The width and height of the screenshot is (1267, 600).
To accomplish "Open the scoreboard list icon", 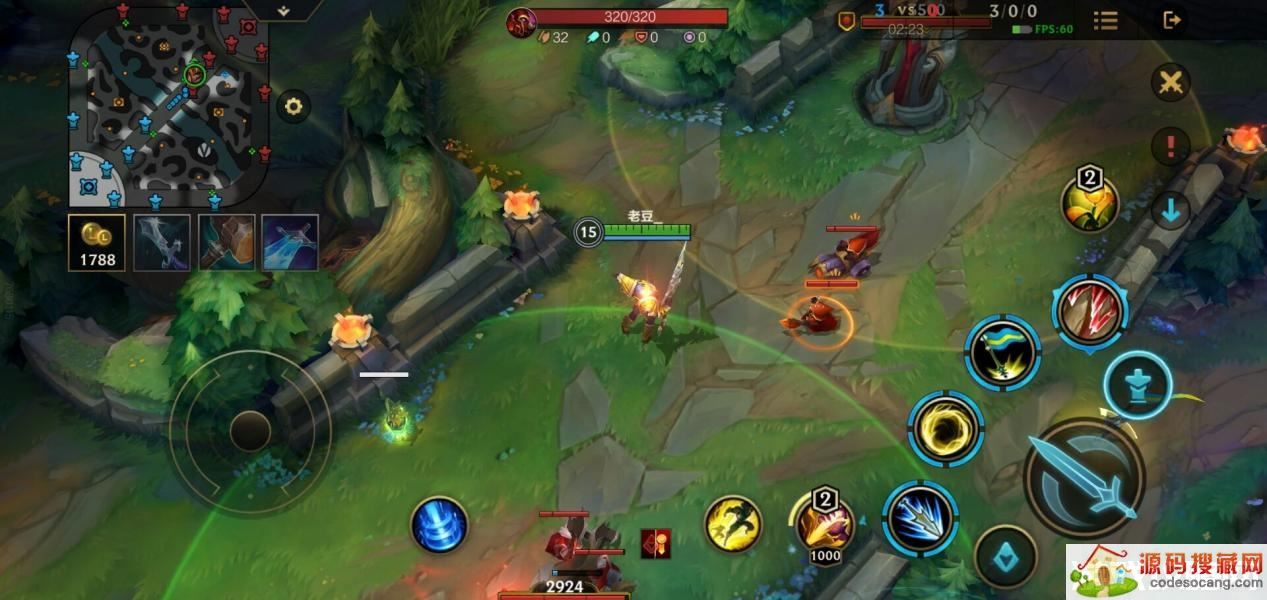I will tap(1105, 21).
